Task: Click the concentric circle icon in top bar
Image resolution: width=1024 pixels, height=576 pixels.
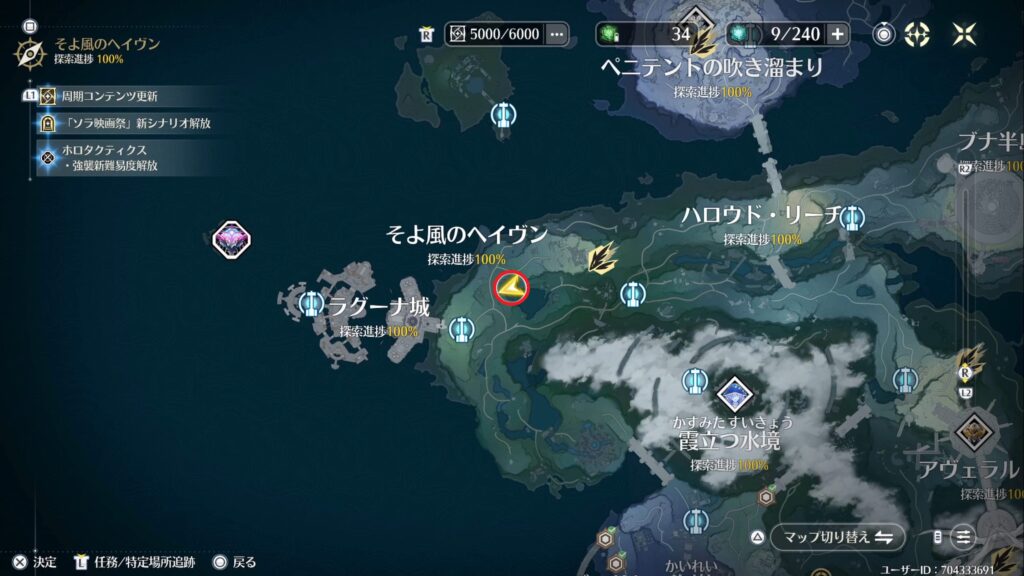Action: (x=884, y=34)
